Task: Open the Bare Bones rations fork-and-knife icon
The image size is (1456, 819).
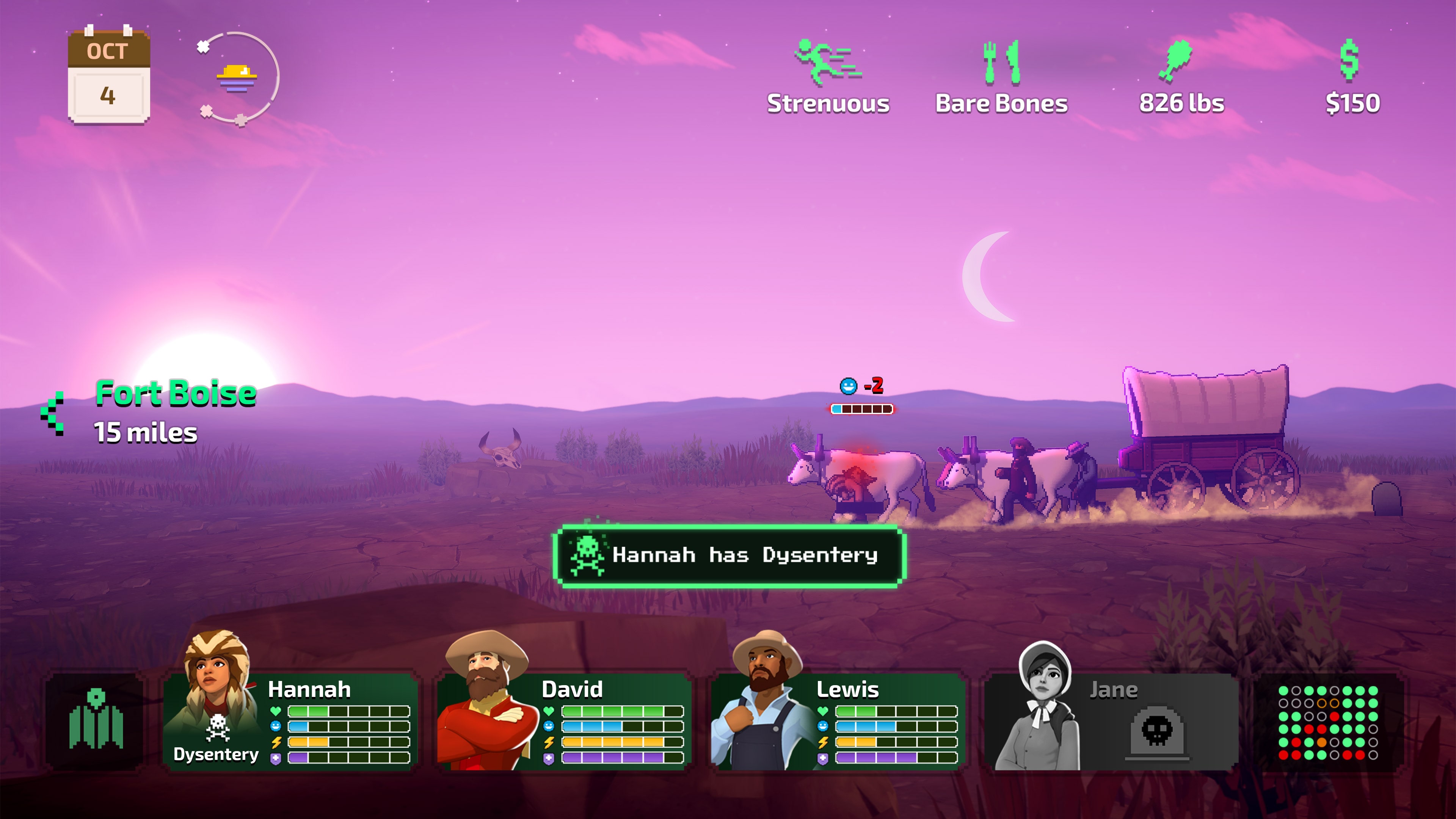Action: (x=1001, y=62)
